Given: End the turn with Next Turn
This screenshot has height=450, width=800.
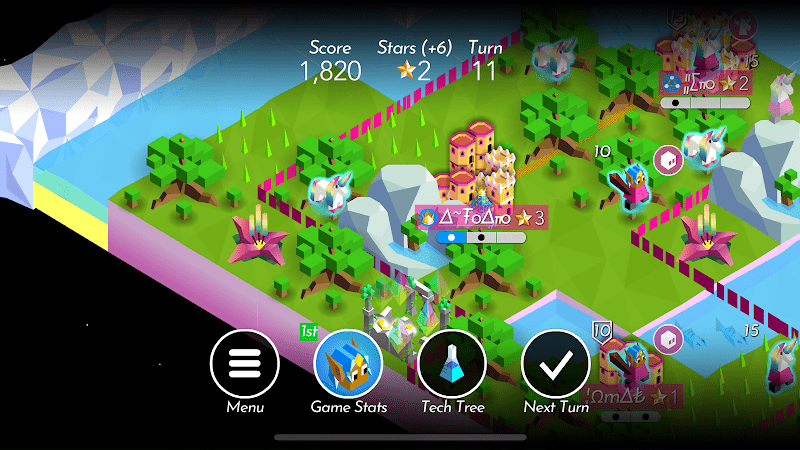Looking at the screenshot, I should coord(556,364).
